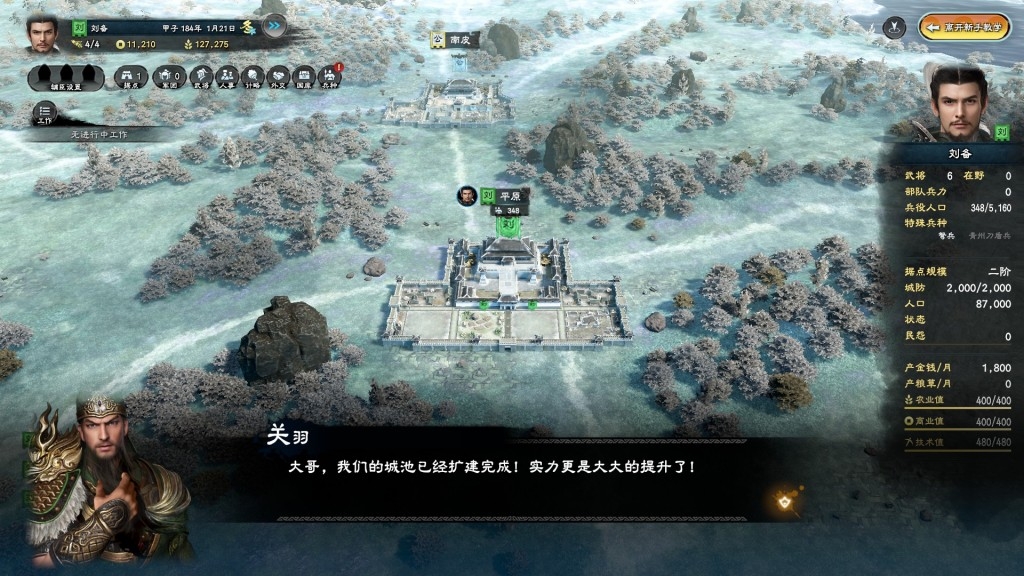Image resolution: width=1024 pixels, height=576 pixels.
Task: Advance the date with the fast-forward arrows
Action: (x=274, y=26)
